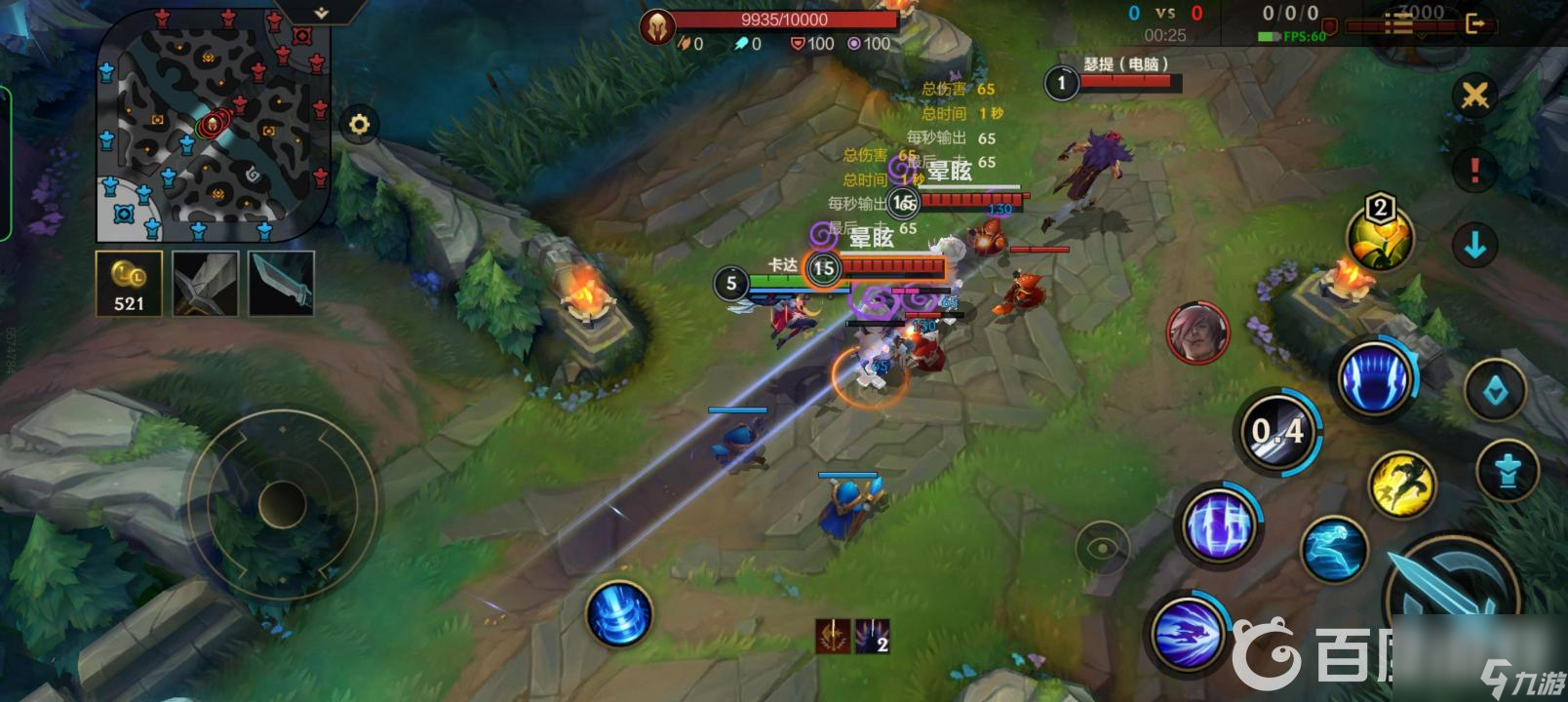Tap the blue down-arrow button
This screenshot has height=702, width=1568.
tap(1474, 245)
